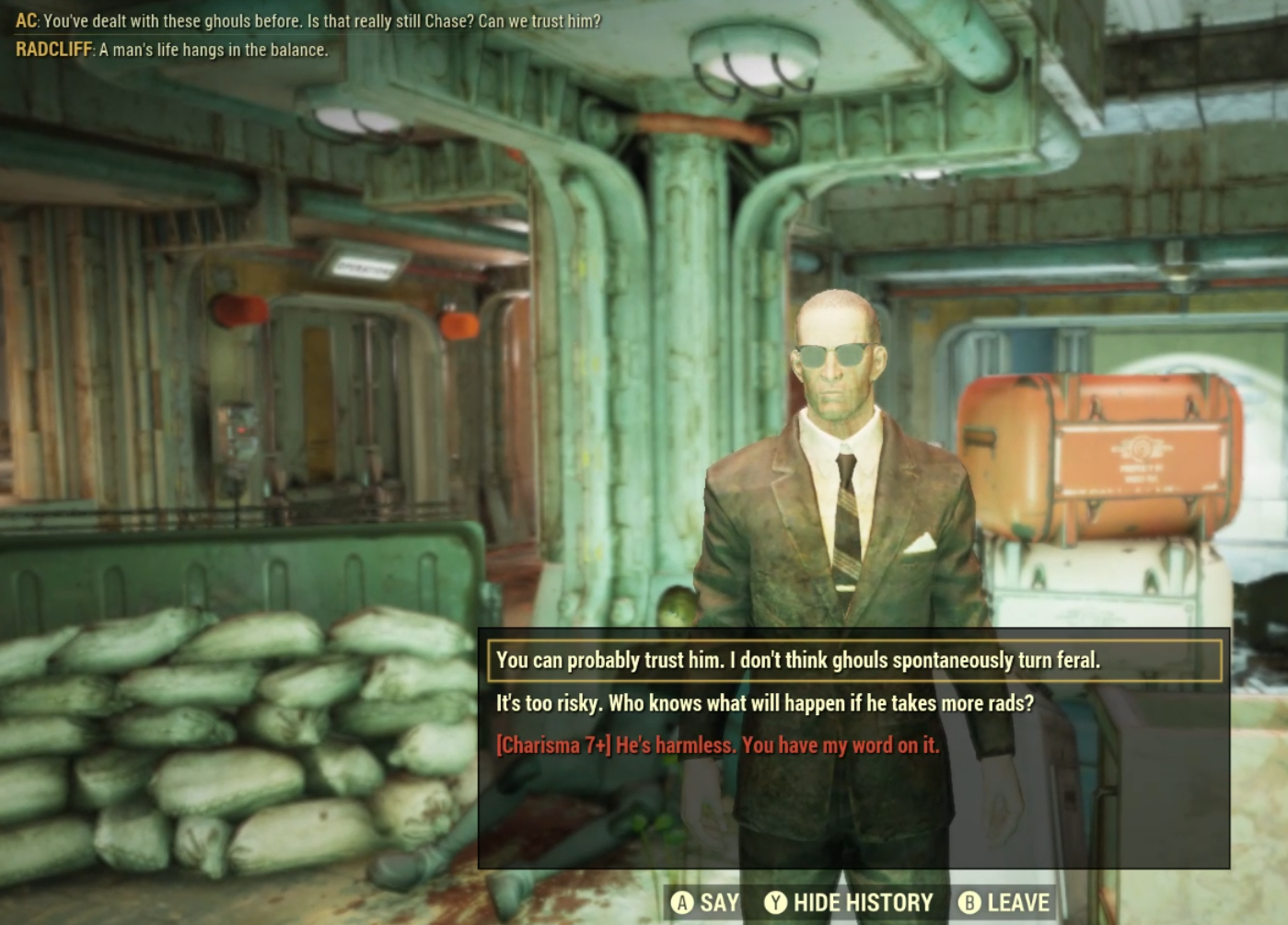
Task: Click the B button icon next to LEAVE
Action: tap(969, 903)
